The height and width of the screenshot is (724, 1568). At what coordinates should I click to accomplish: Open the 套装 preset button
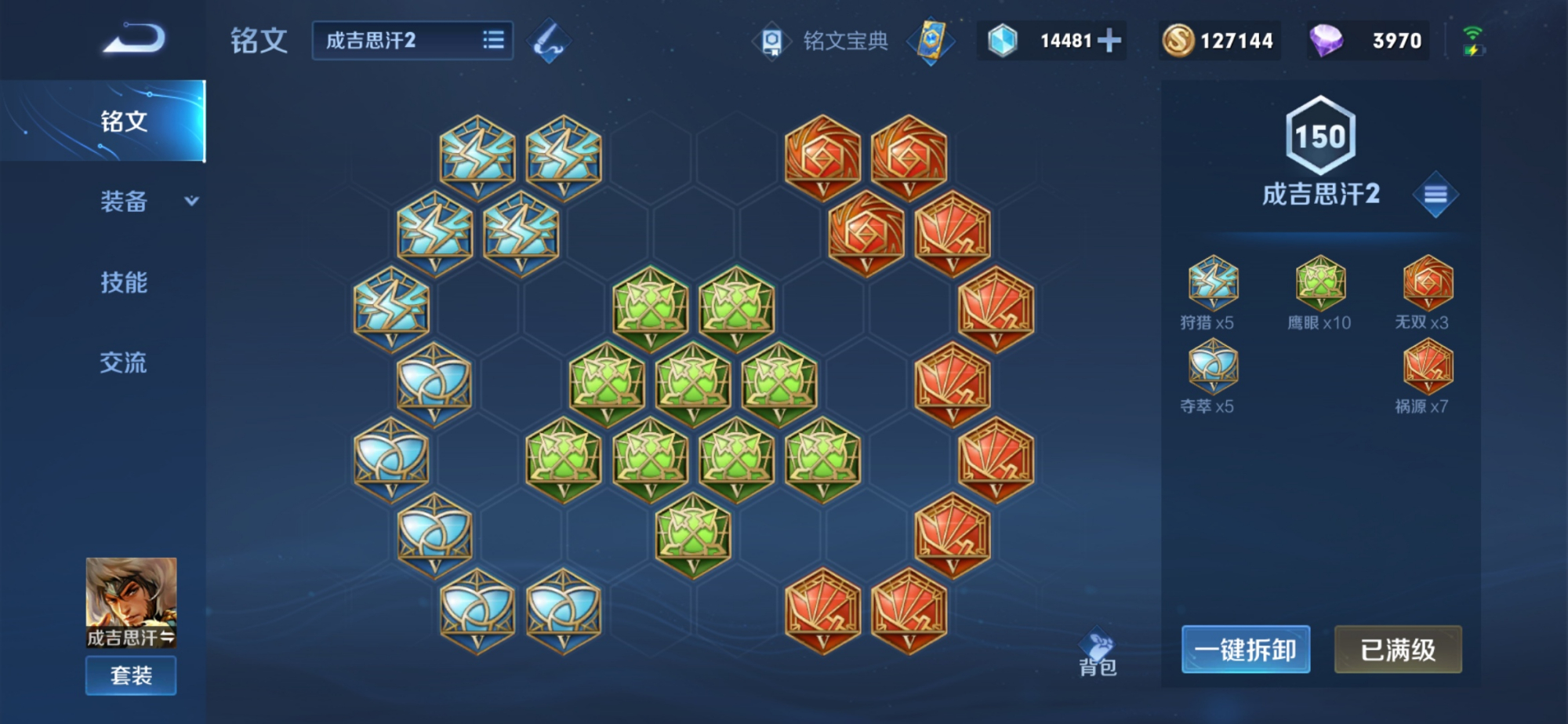click(x=131, y=675)
